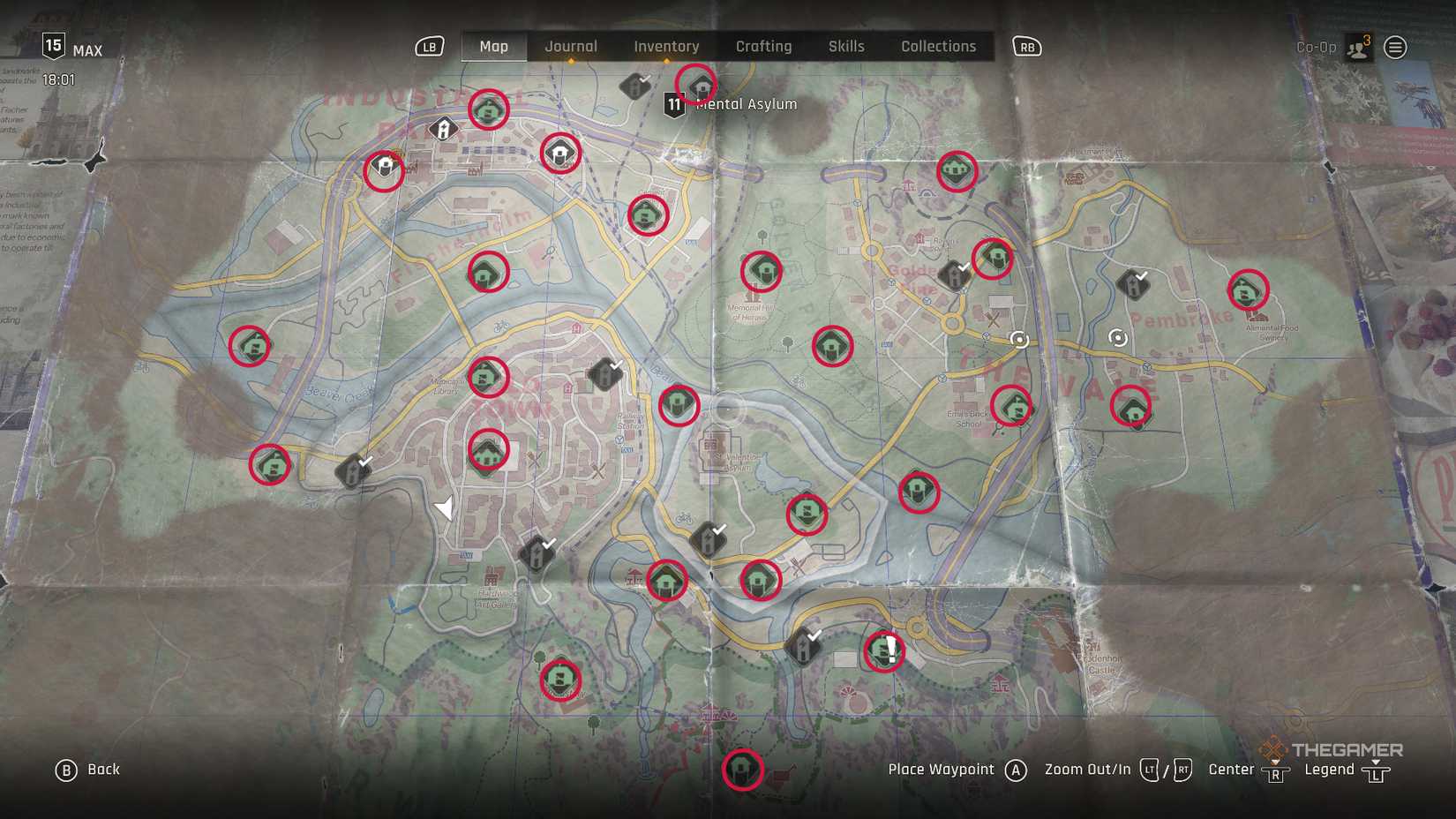Click Place Waypoint at the bottom bar
The image size is (1456, 819).
click(940, 769)
